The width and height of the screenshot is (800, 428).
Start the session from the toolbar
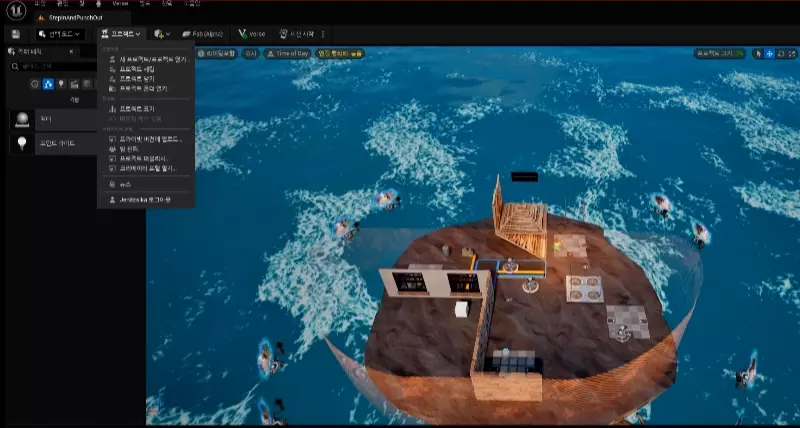tap(297, 34)
